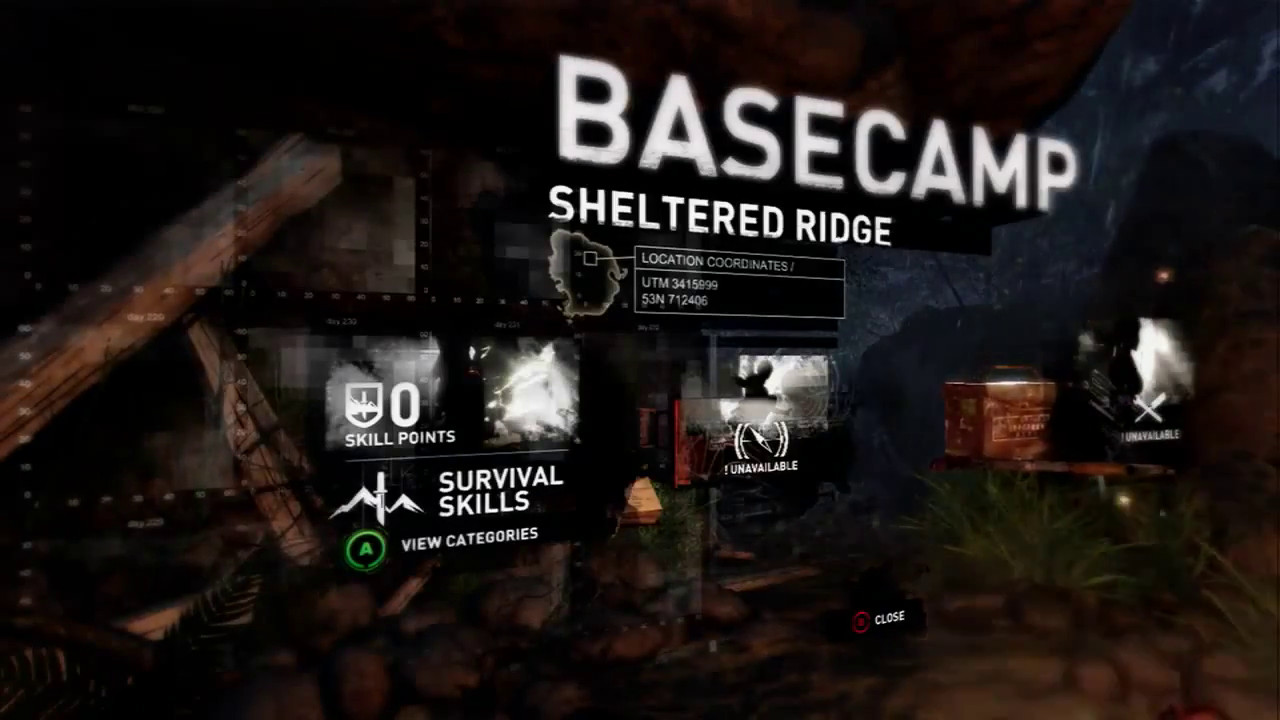1280x720 pixels.
Task: Select the unavailable fast travel compass option
Action: click(761, 441)
